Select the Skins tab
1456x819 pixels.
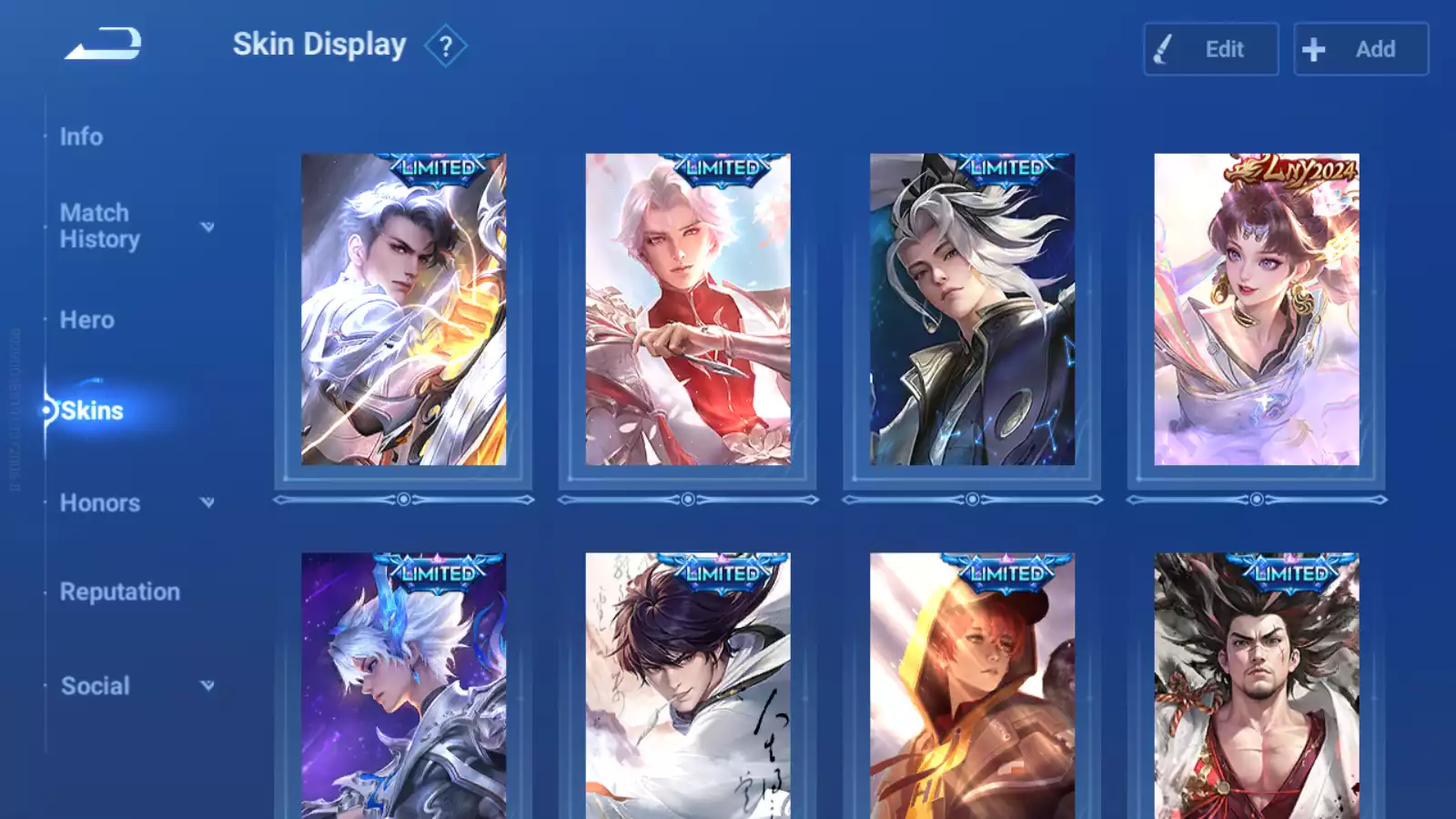(92, 410)
